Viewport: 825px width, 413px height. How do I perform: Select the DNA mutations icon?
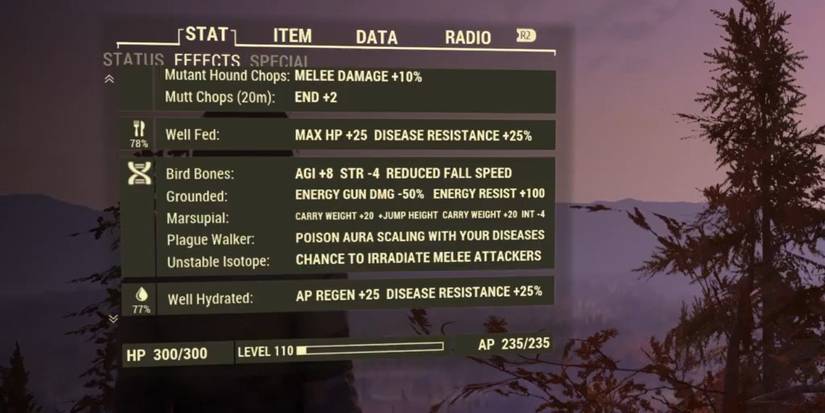[139, 173]
